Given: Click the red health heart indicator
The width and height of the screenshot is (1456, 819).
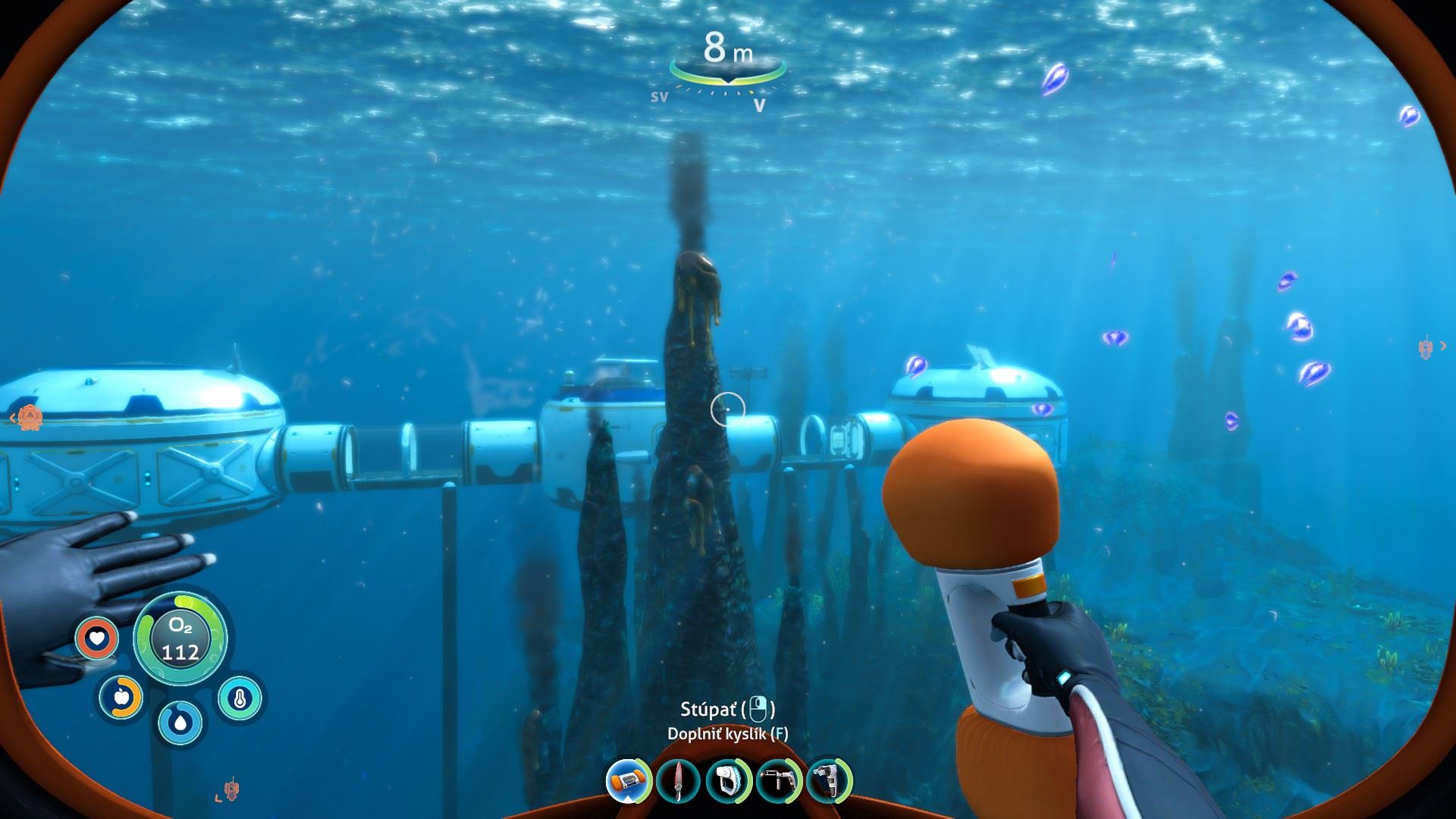Looking at the screenshot, I should (x=96, y=639).
